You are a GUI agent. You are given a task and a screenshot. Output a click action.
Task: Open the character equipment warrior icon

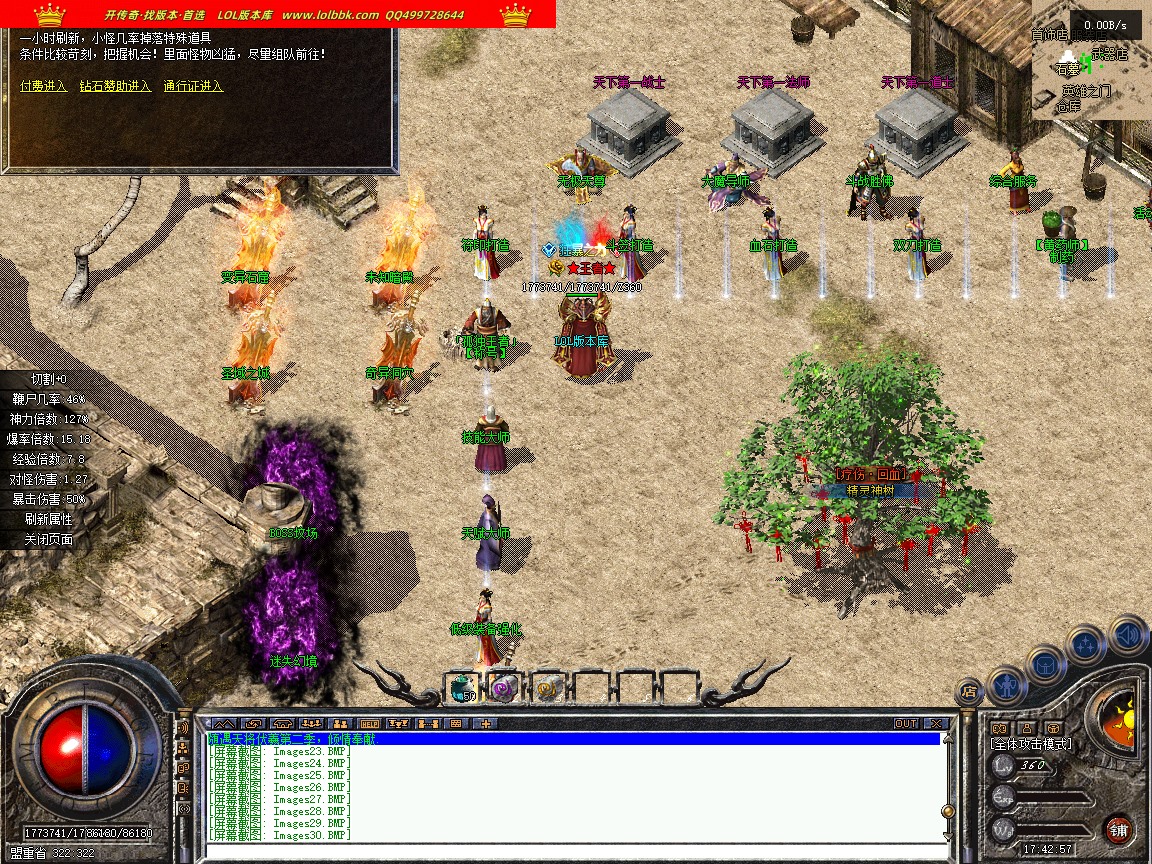click(1005, 684)
